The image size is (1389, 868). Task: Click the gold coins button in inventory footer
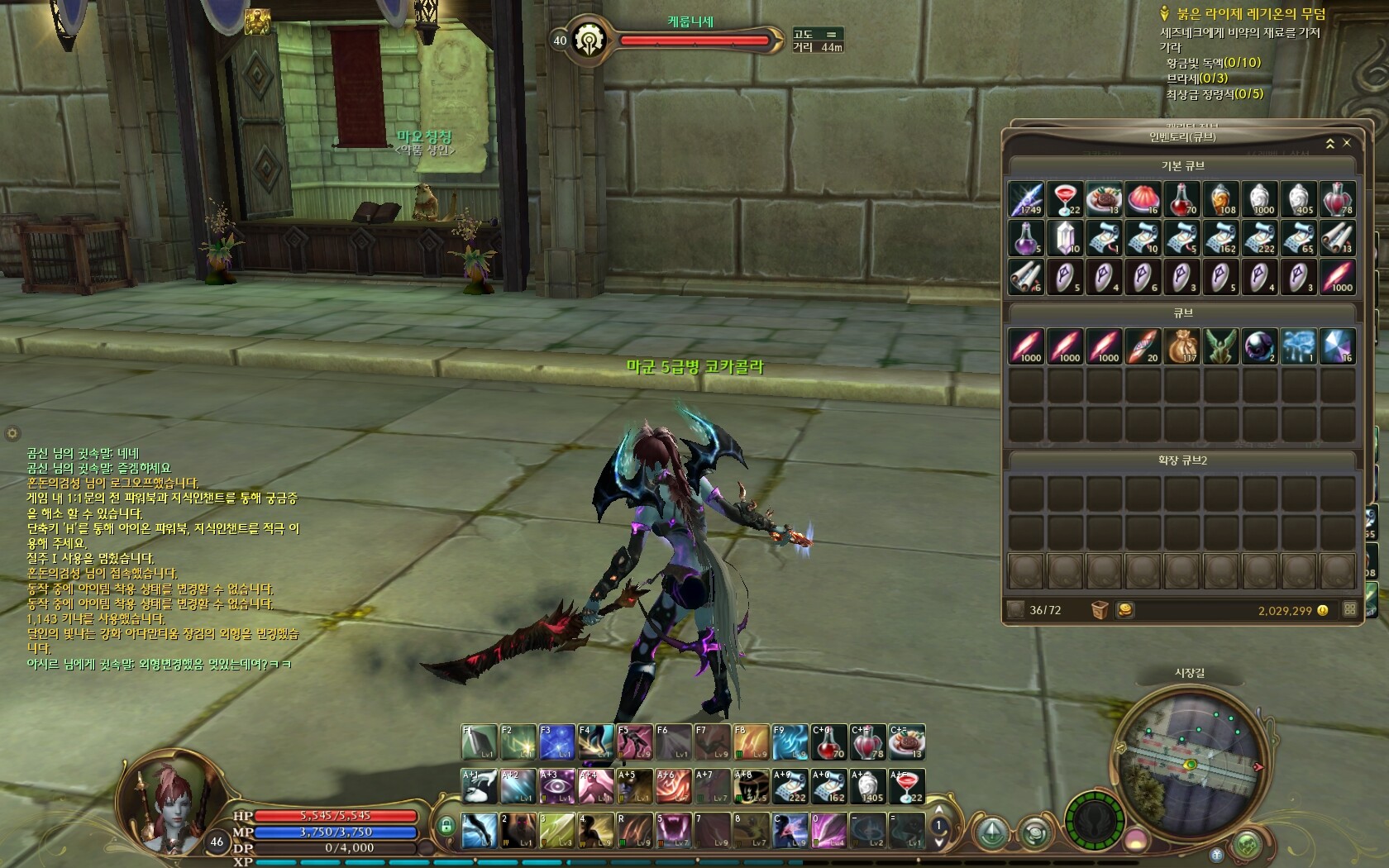click(x=1124, y=610)
